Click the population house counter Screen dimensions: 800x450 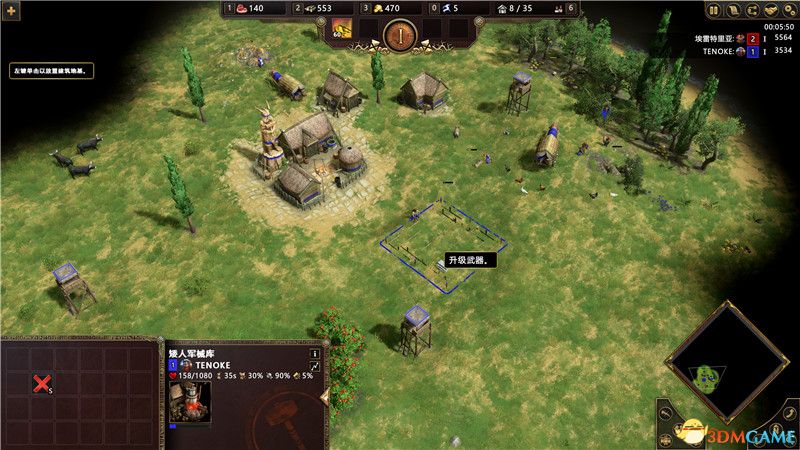coord(521,9)
